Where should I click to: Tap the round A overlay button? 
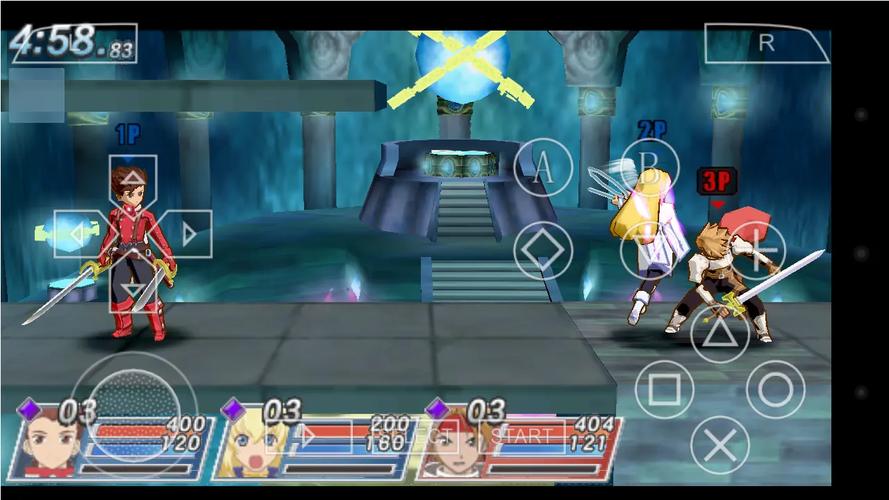[x=543, y=168]
